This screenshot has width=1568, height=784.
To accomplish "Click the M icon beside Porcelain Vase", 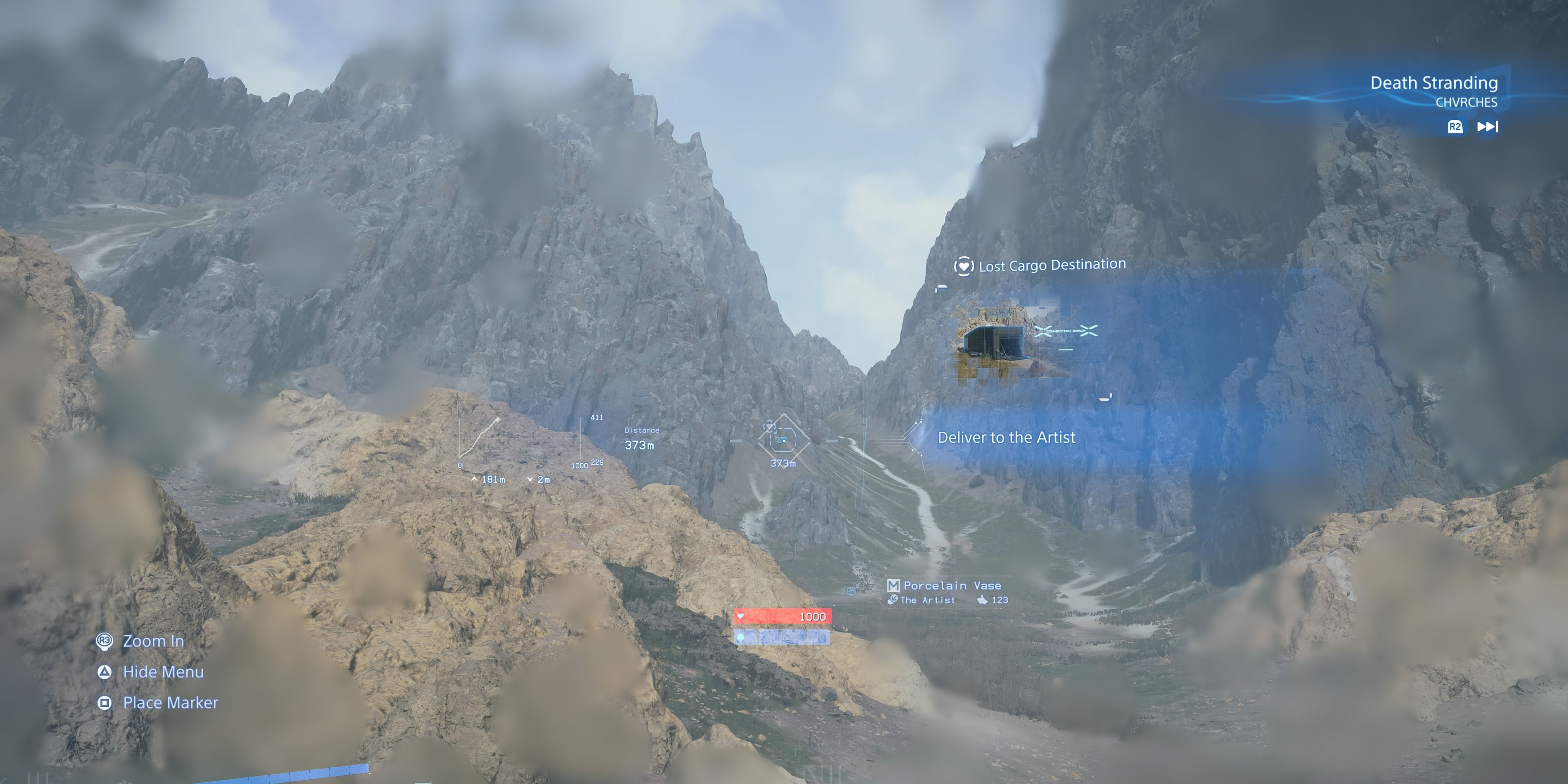I will coord(893,585).
